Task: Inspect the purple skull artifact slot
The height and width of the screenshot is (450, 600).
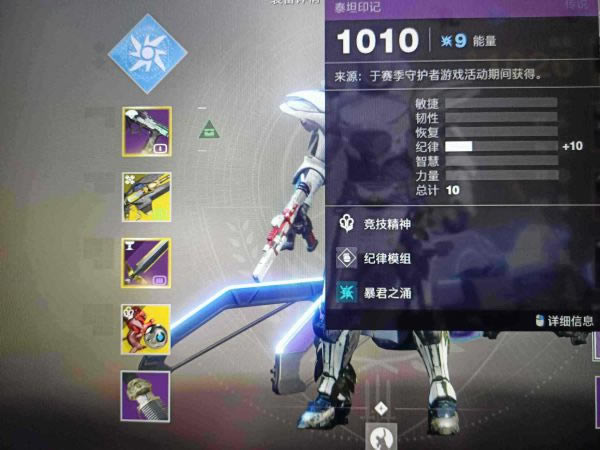Action: tap(146, 396)
